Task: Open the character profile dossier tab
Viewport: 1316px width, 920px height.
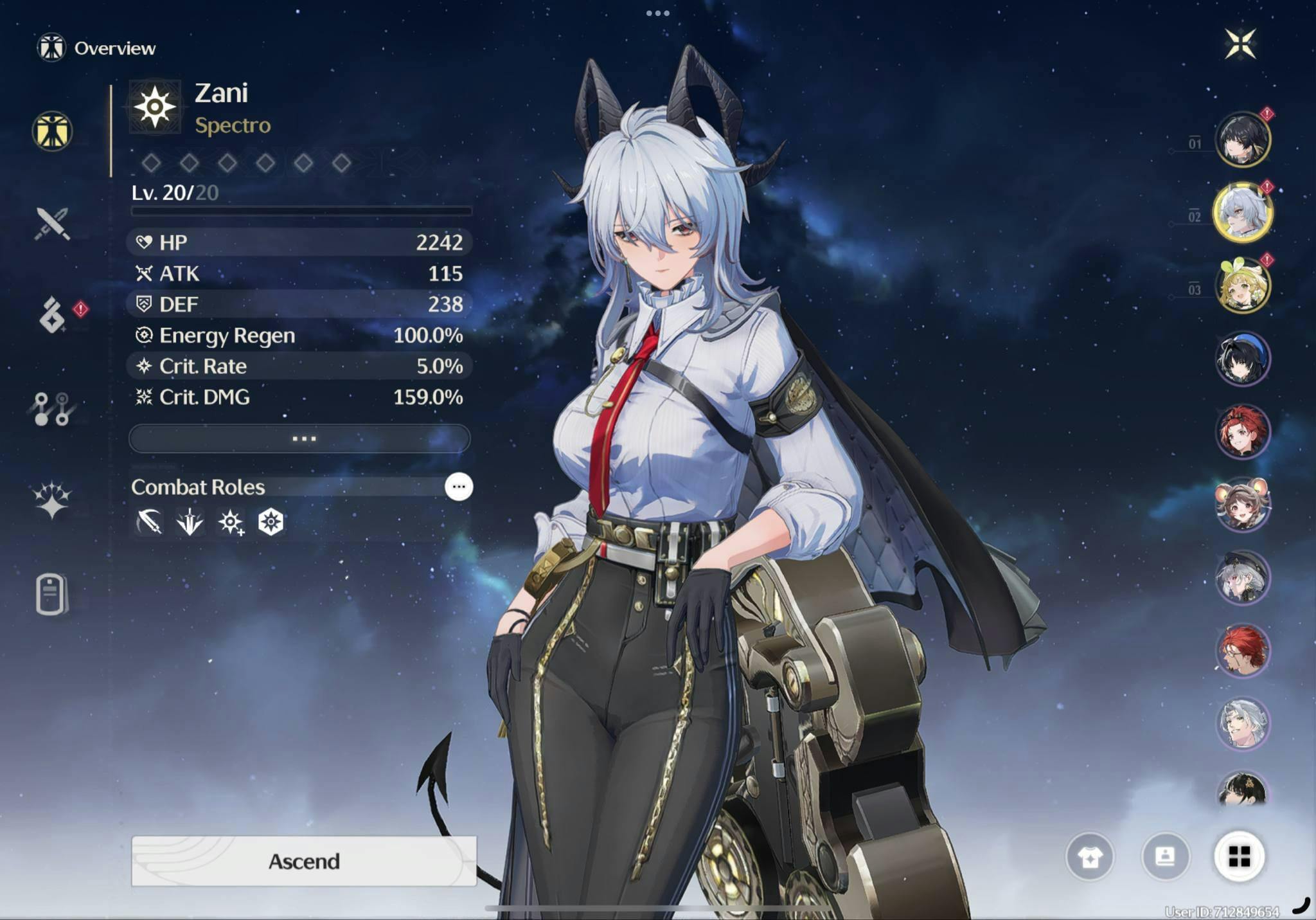Action: tap(51, 593)
